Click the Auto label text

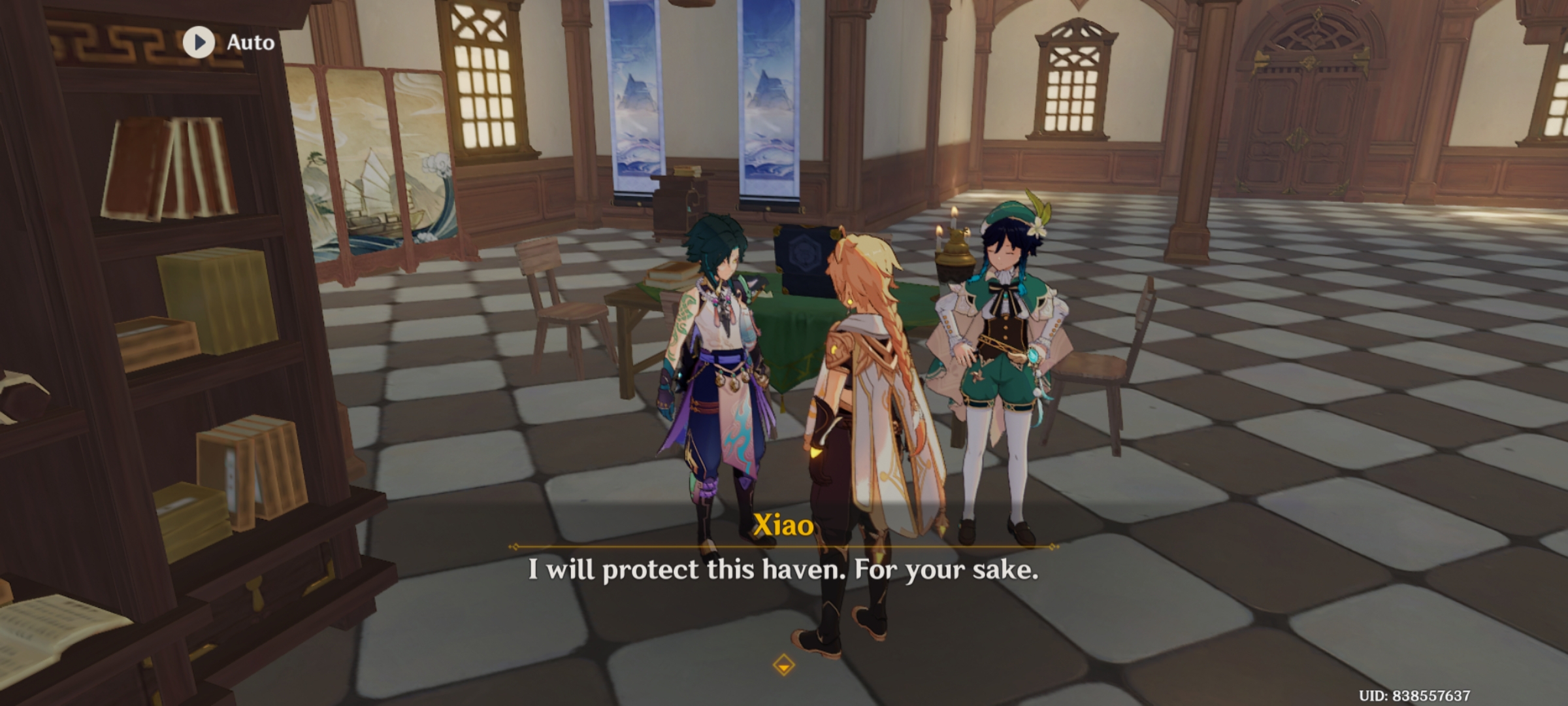[250, 43]
